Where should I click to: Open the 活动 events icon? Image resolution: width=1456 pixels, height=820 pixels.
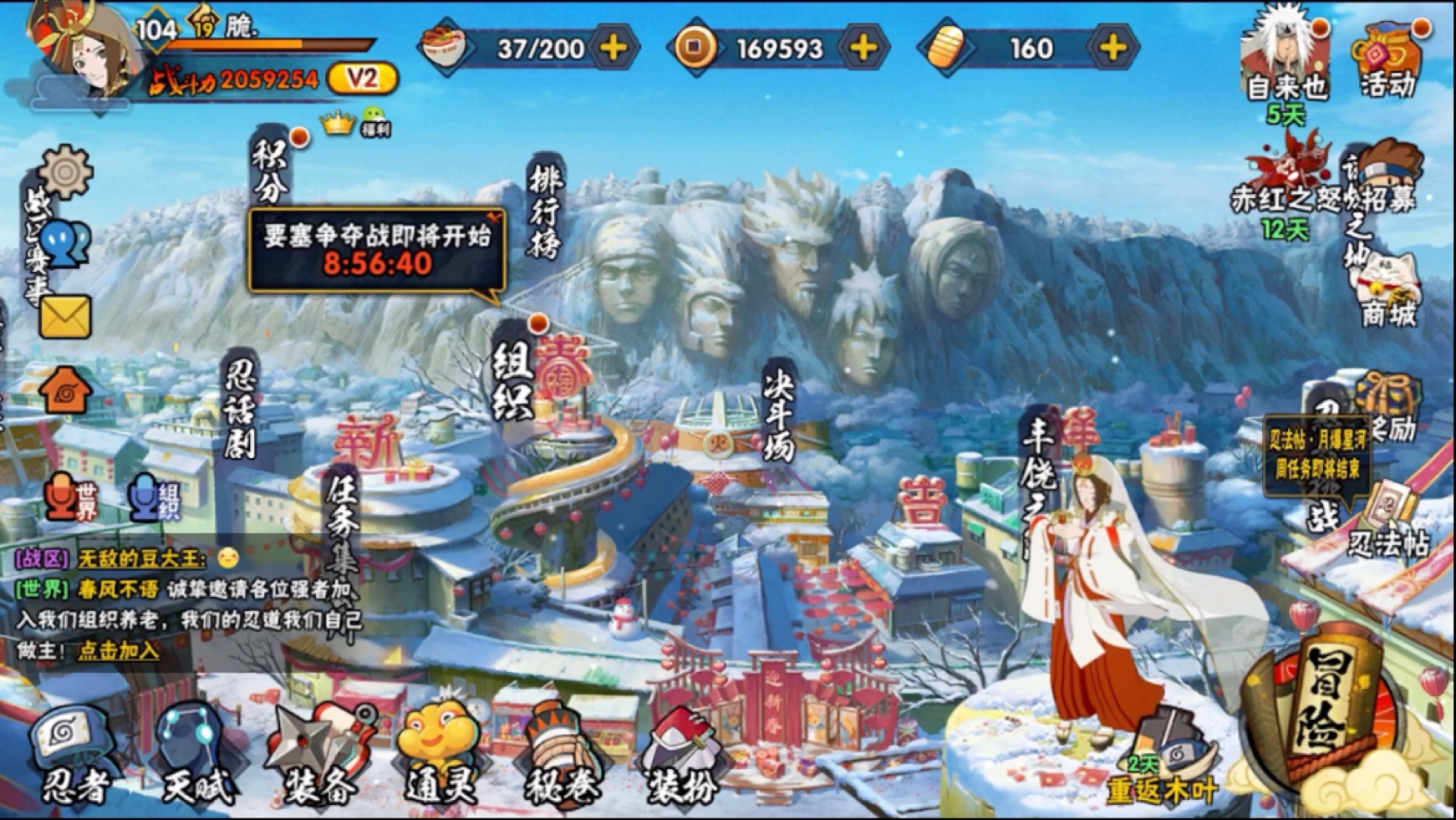point(1389,60)
